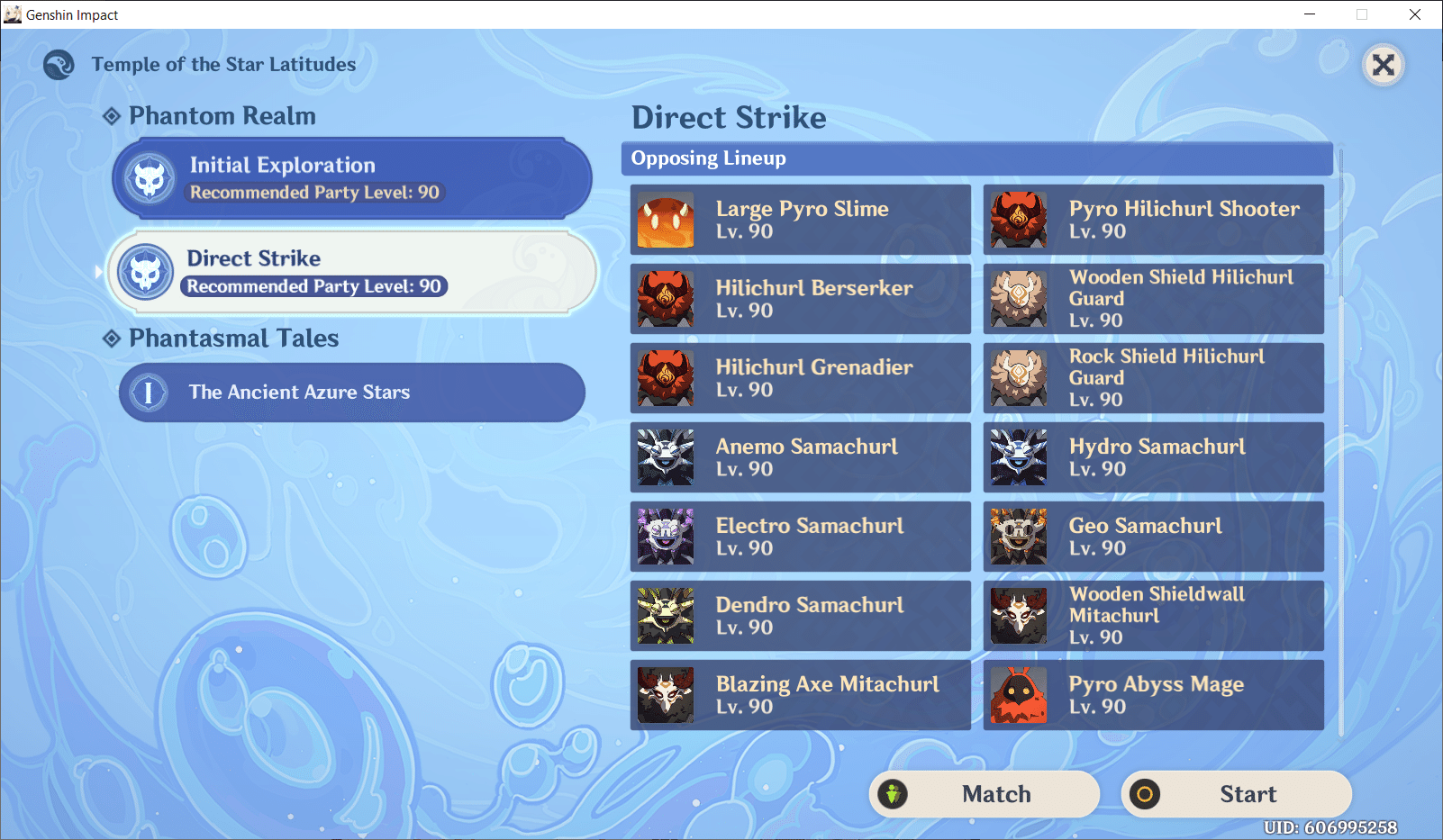
Task: Select the Hydro Samachurl portrait
Action: pyautogui.click(x=1018, y=457)
